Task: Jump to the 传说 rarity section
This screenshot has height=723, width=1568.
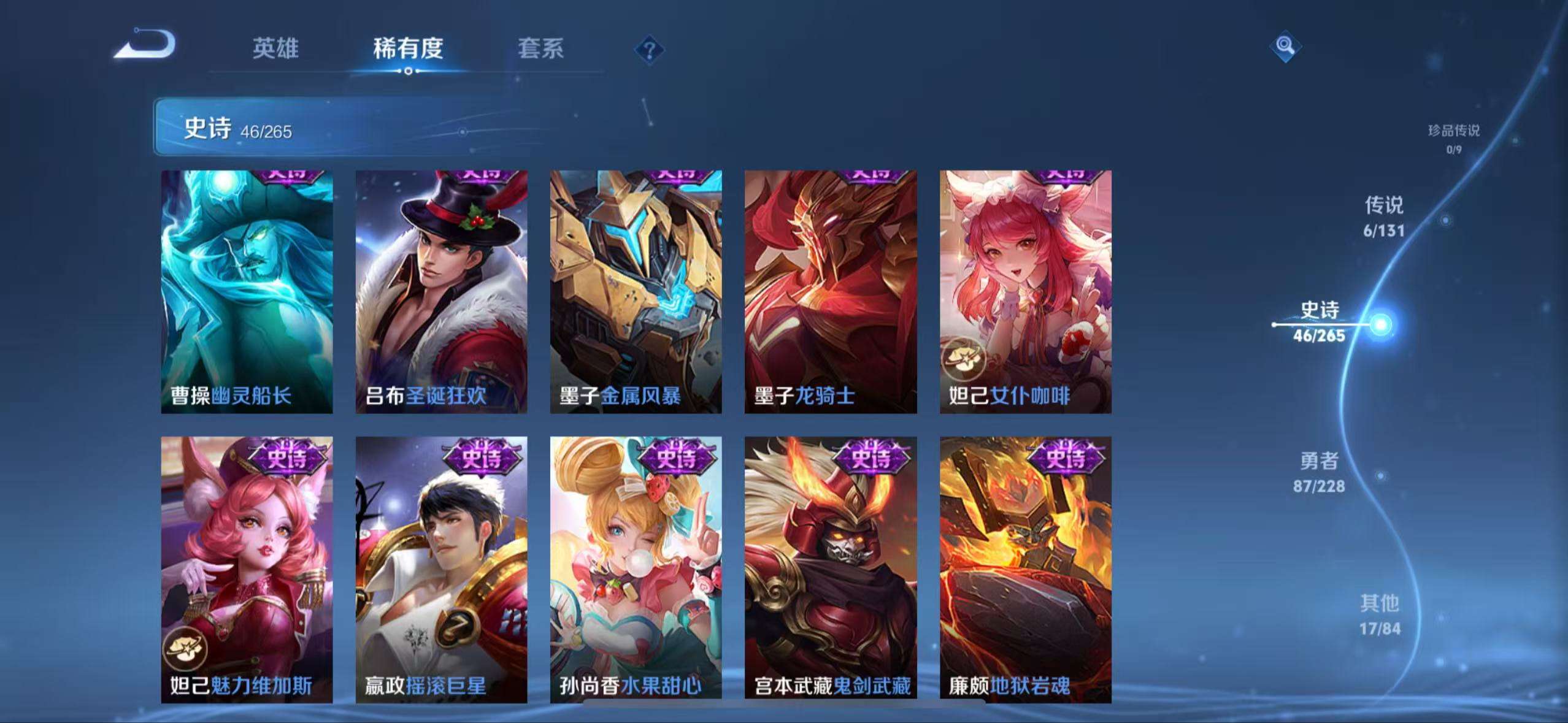Action: 1383,216
